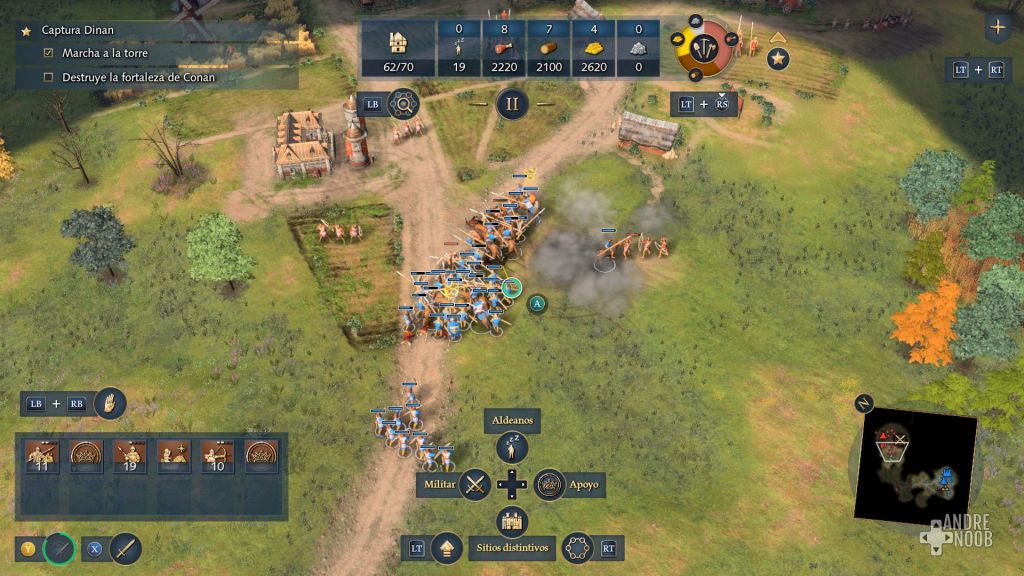
Task: Select the archer group of 10
Action: pyautogui.click(x=217, y=456)
